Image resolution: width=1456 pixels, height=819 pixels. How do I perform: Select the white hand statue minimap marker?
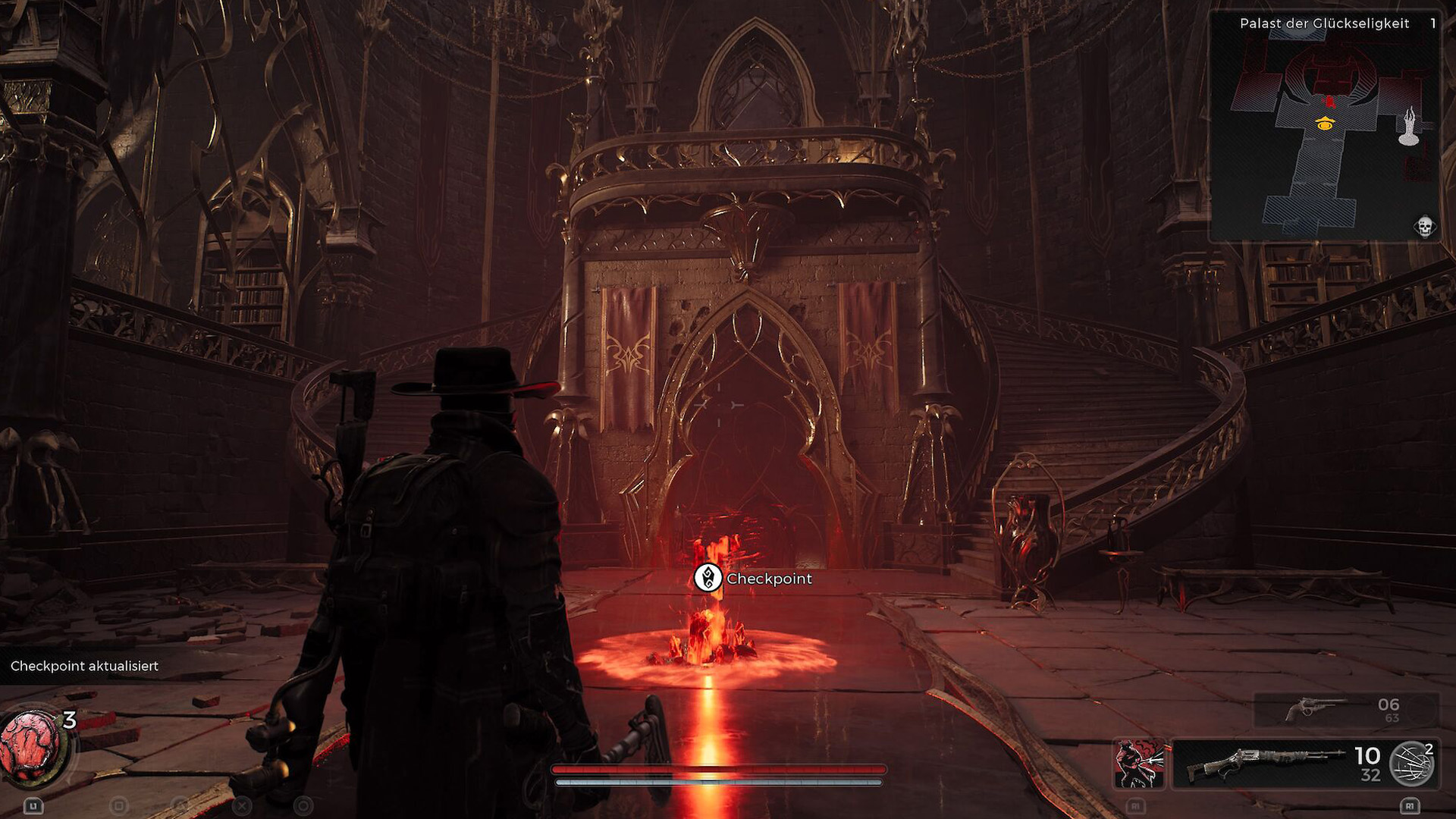click(1409, 127)
